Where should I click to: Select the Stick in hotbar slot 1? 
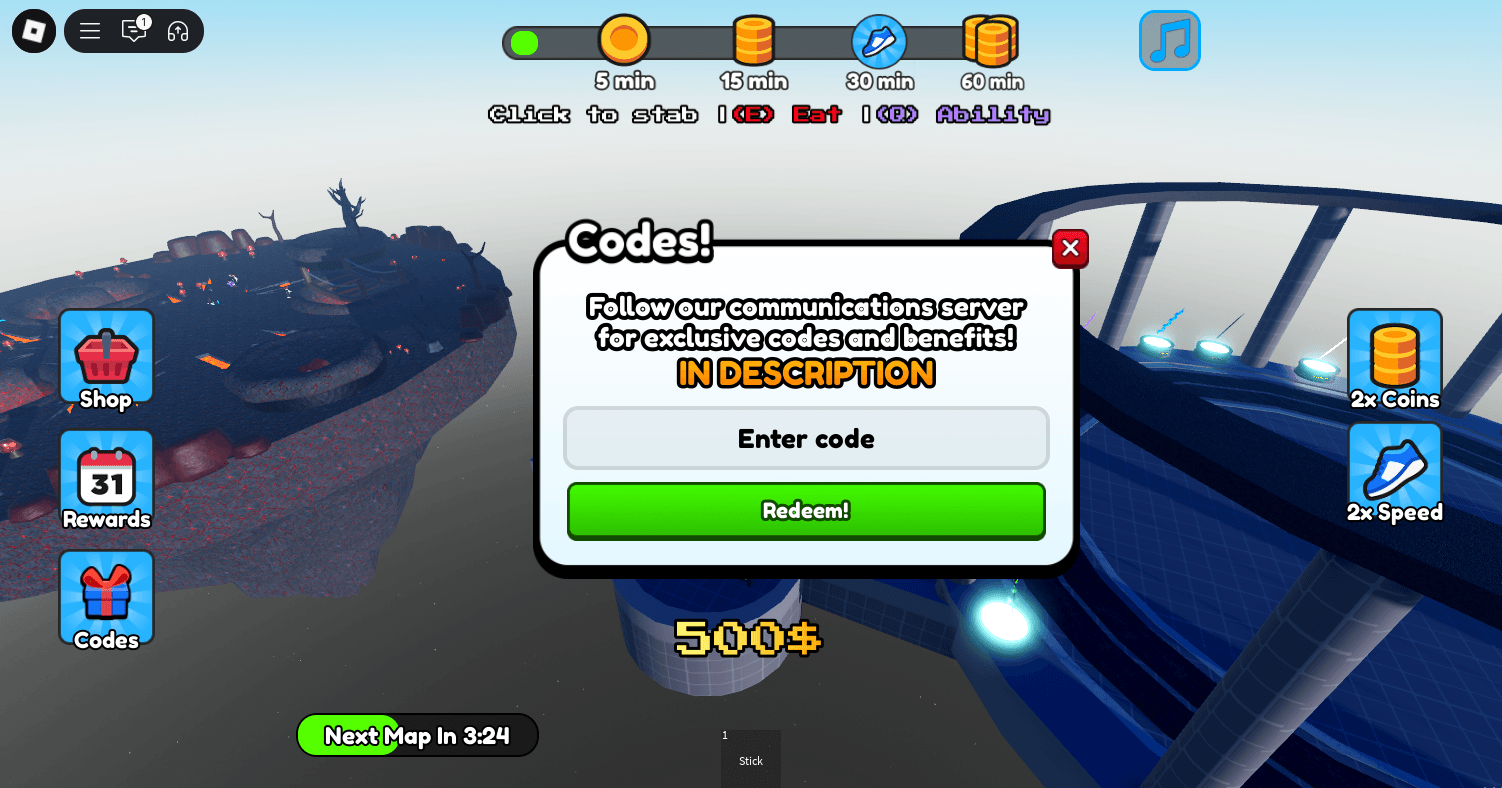click(x=750, y=758)
